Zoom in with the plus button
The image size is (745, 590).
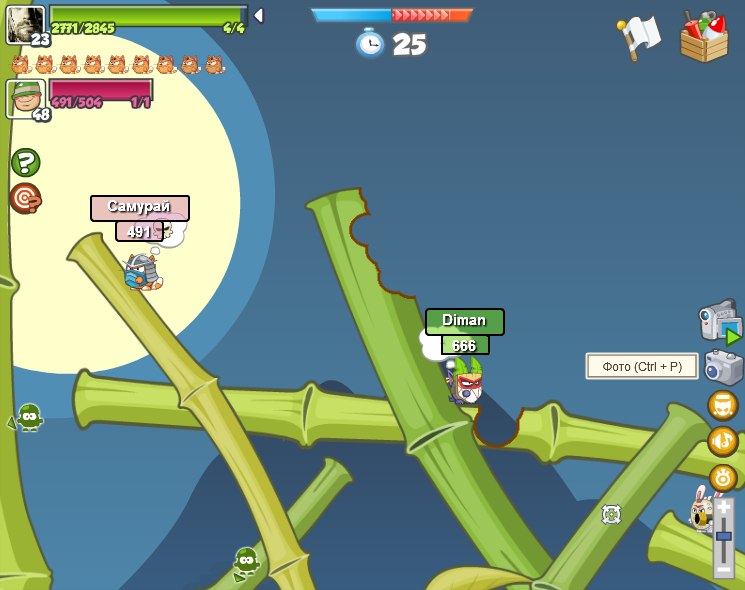[723, 508]
